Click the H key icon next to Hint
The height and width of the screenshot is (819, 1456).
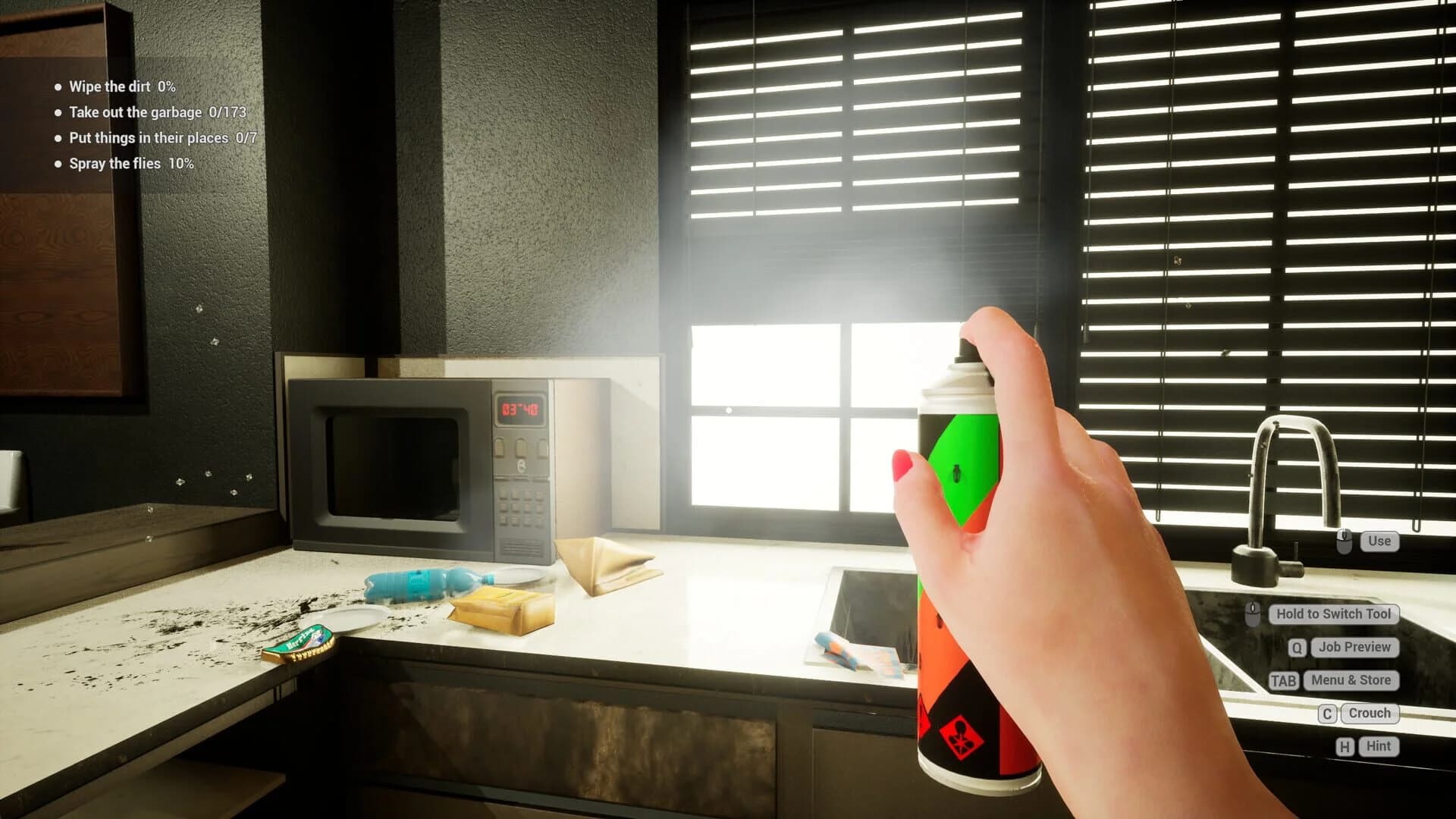coord(1345,745)
